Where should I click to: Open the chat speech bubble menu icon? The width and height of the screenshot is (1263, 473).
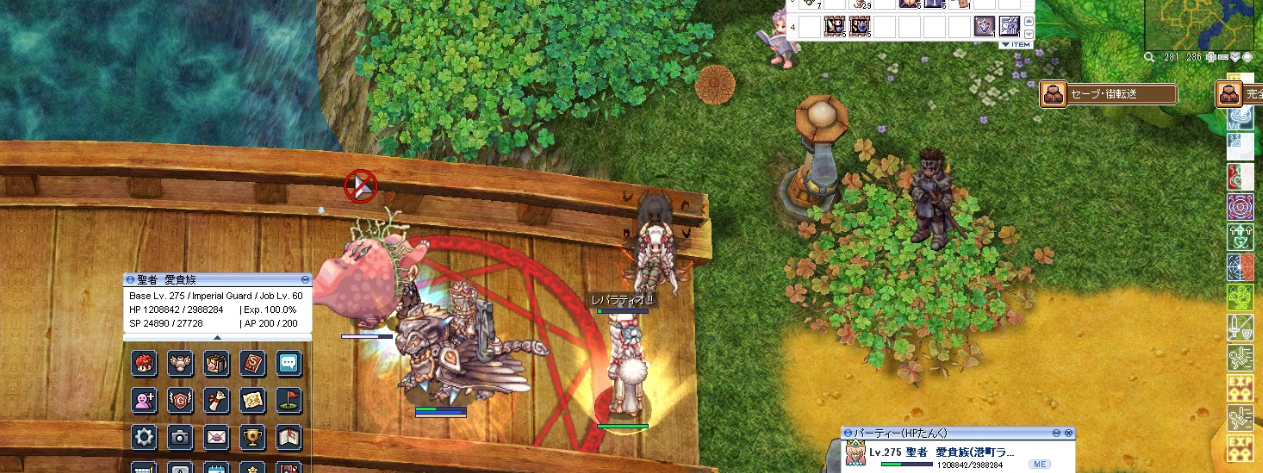coord(288,364)
